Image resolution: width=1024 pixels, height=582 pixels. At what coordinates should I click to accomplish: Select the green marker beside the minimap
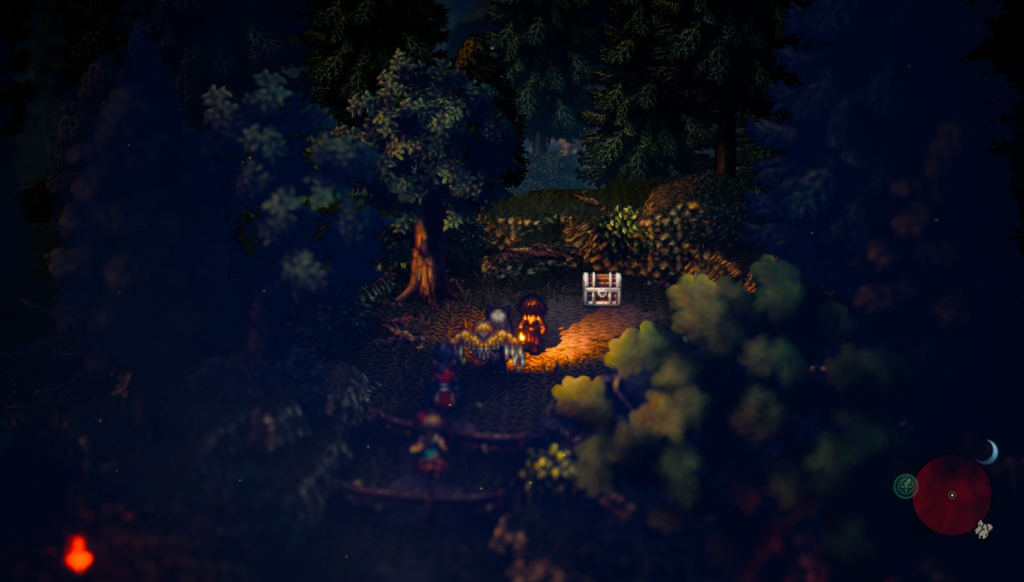click(x=905, y=486)
